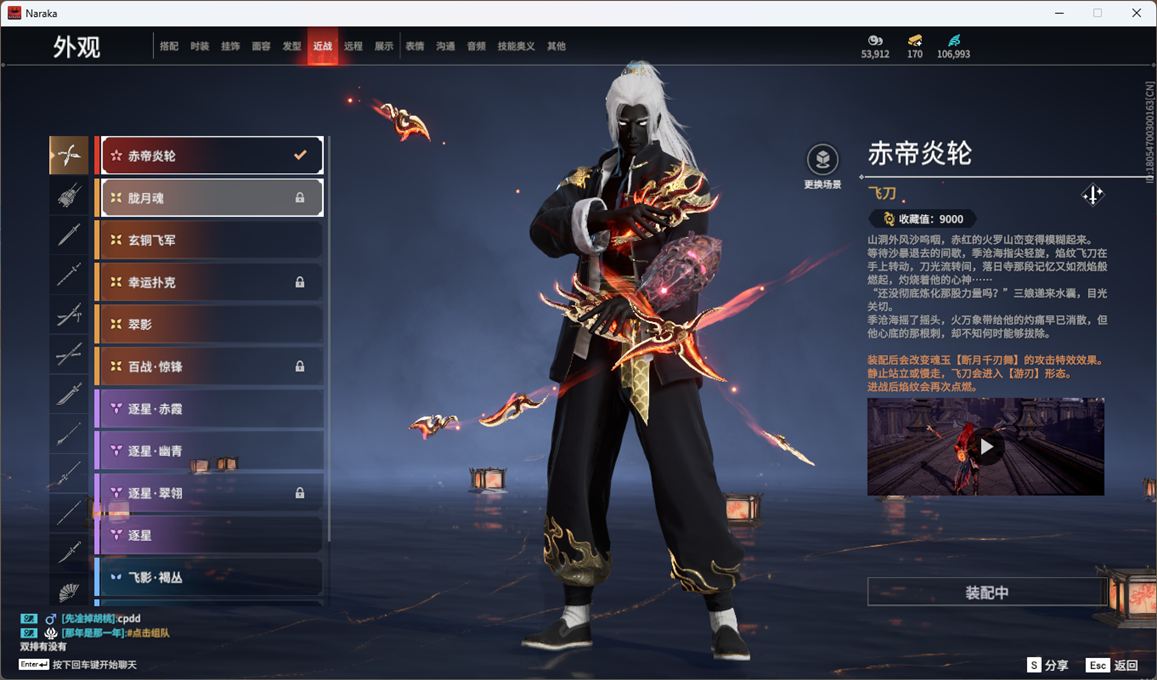This screenshot has height=680, width=1157.
Task: Choose the 逐星·赤霞 skin
Action: (210, 409)
